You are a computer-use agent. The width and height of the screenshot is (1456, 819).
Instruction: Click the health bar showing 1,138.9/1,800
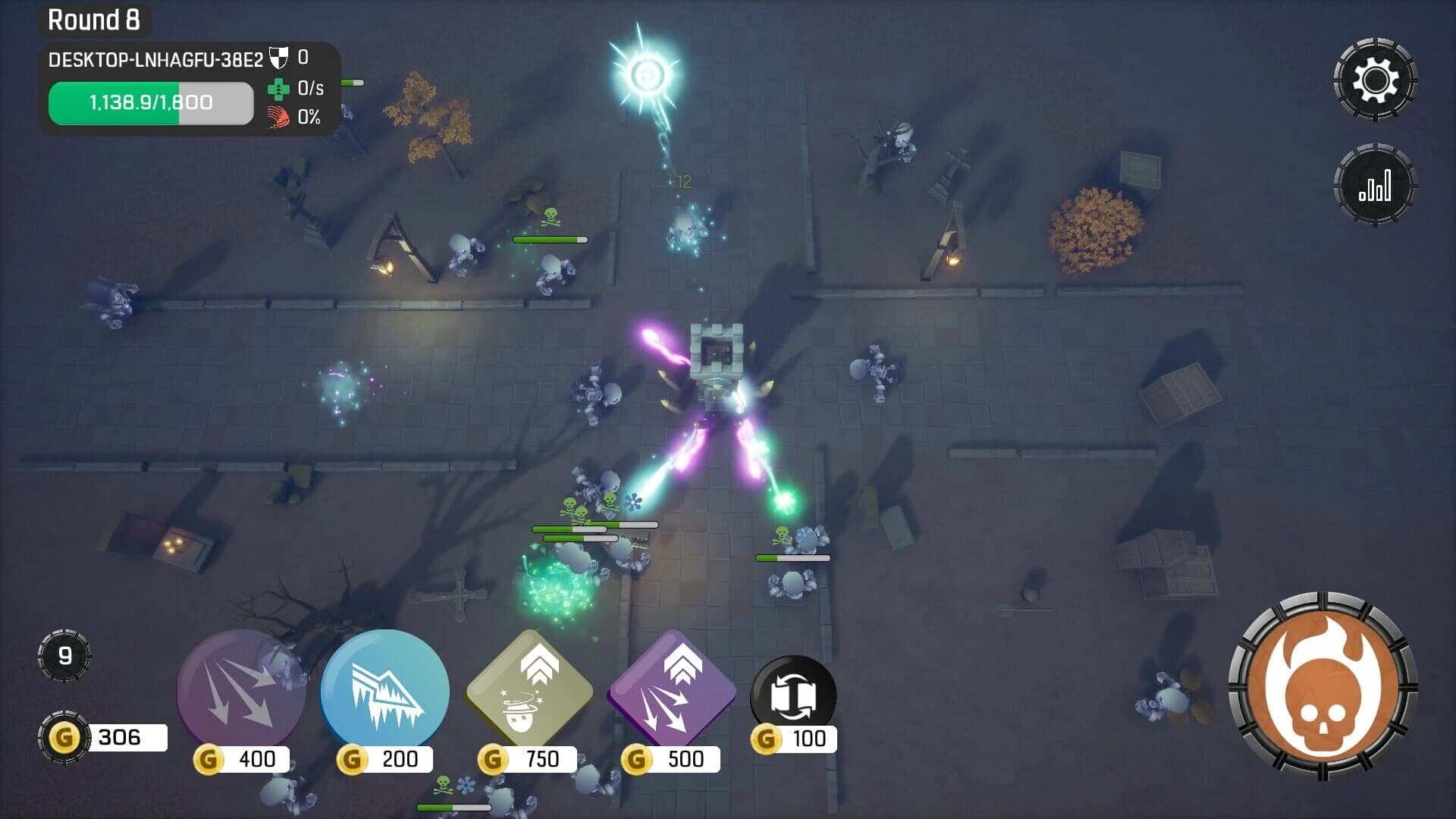pos(149,103)
